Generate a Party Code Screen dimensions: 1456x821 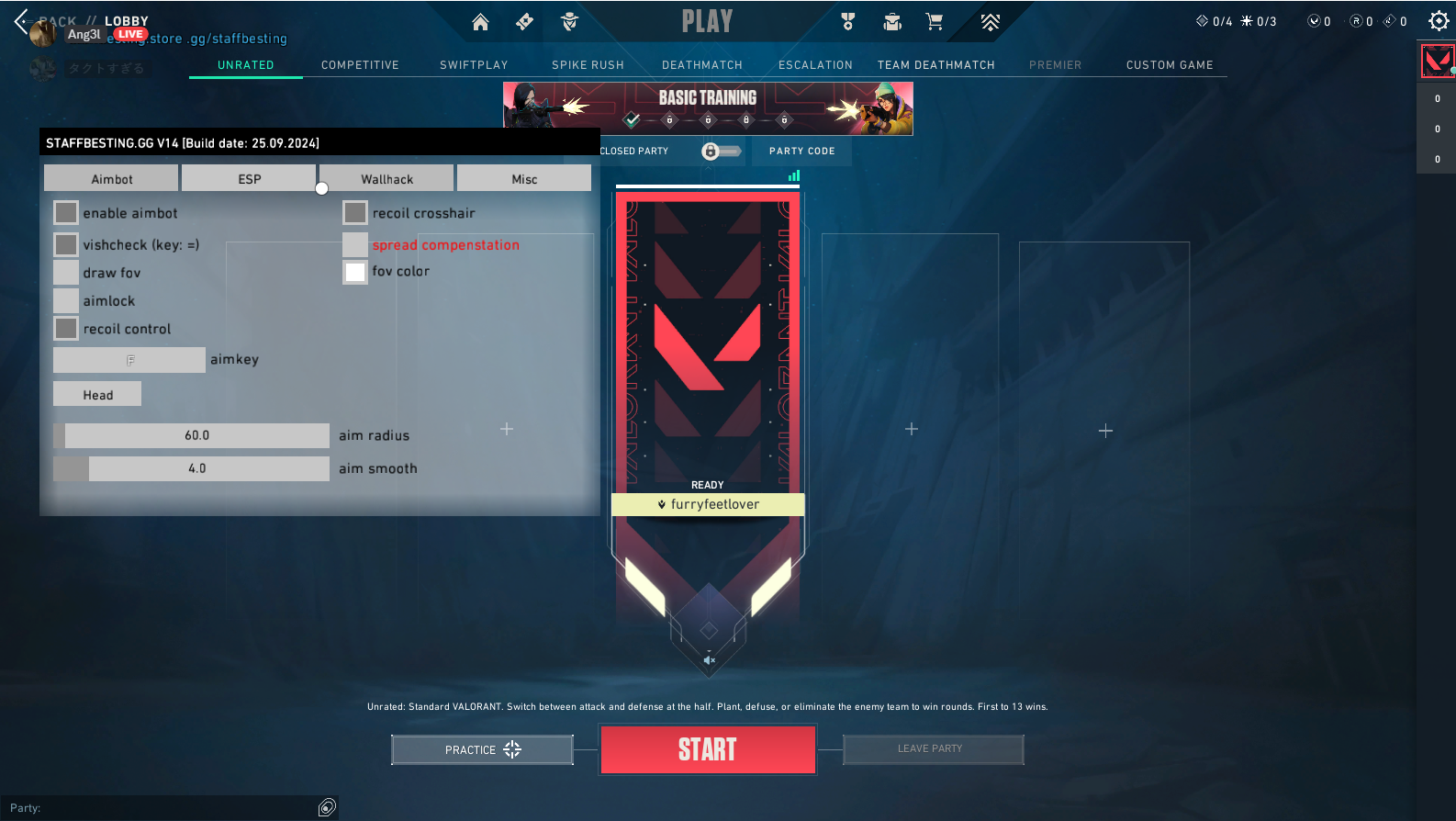pos(801,152)
